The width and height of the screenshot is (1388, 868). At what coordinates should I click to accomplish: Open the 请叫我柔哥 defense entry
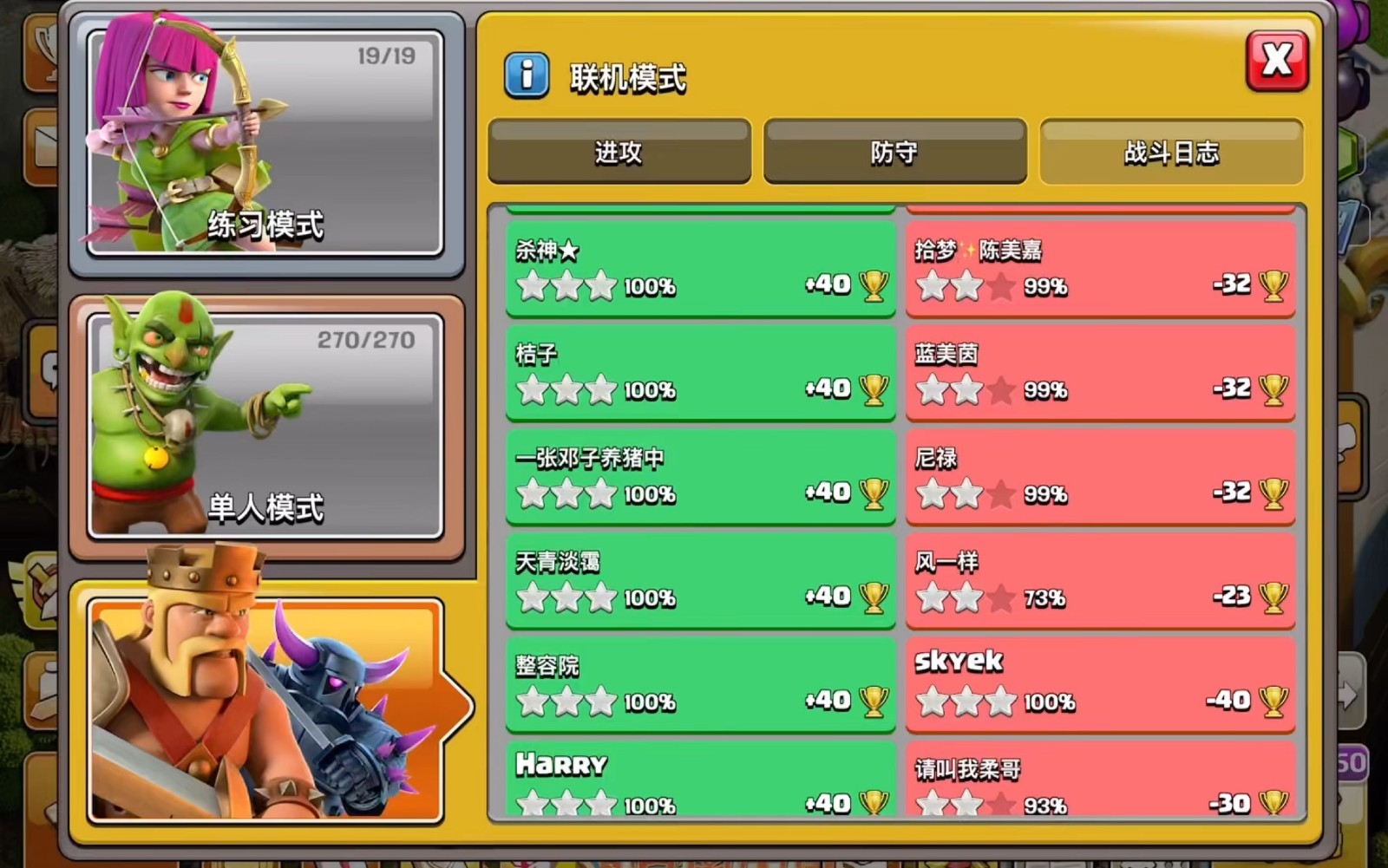click(1100, 780)
